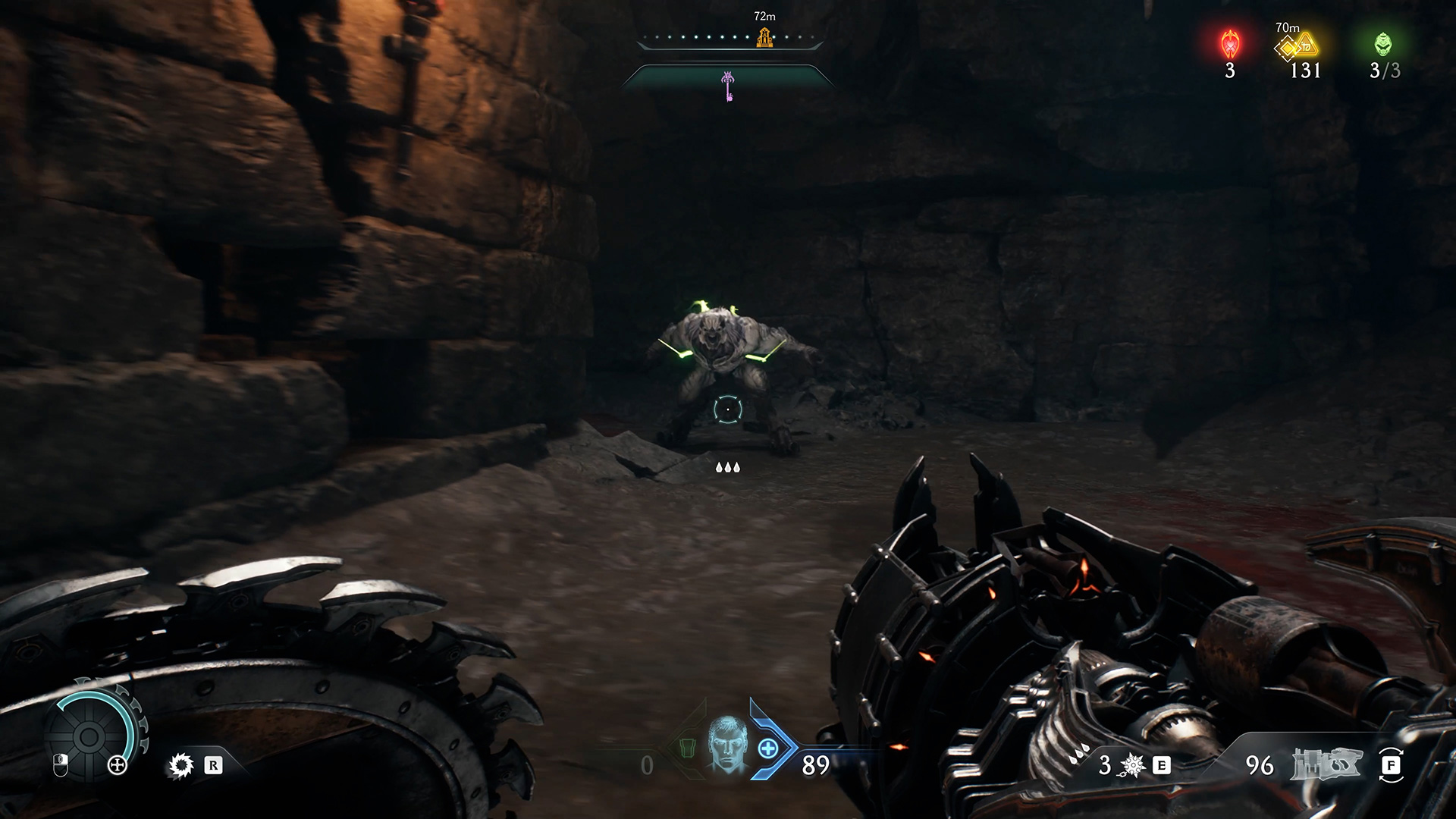
Task: Click the circular shield saw gauge
Action: click(x=89, y=735)
